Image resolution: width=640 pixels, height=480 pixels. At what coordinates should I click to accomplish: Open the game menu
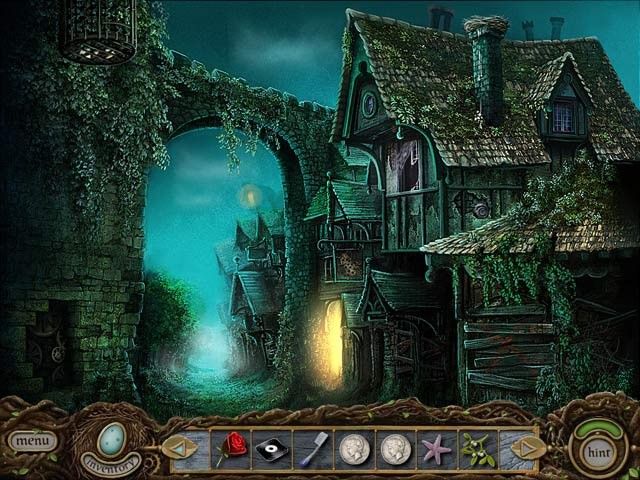click(x=33, y=440)
